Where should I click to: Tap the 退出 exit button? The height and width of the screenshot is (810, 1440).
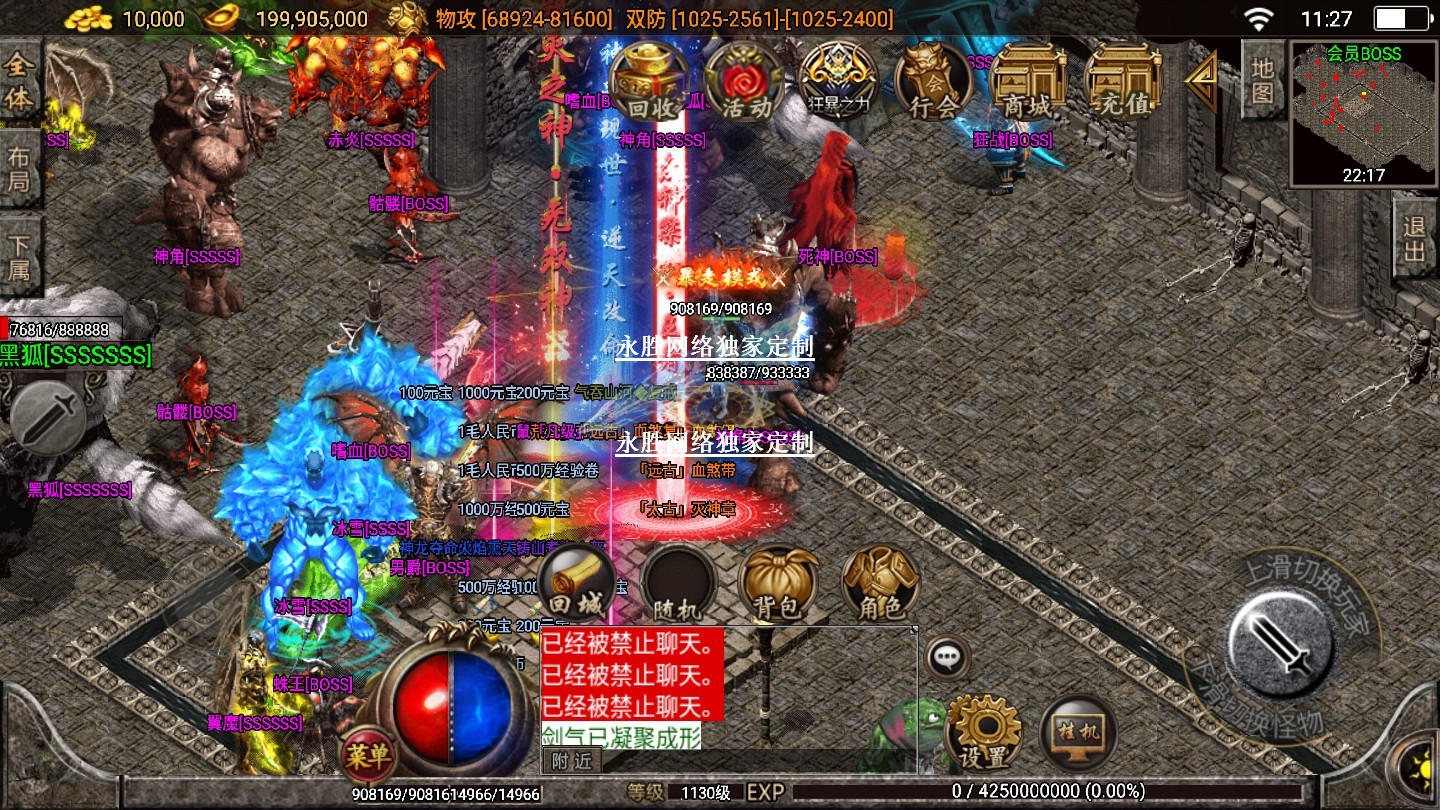pyautogui.click(x=1415, y=238)
